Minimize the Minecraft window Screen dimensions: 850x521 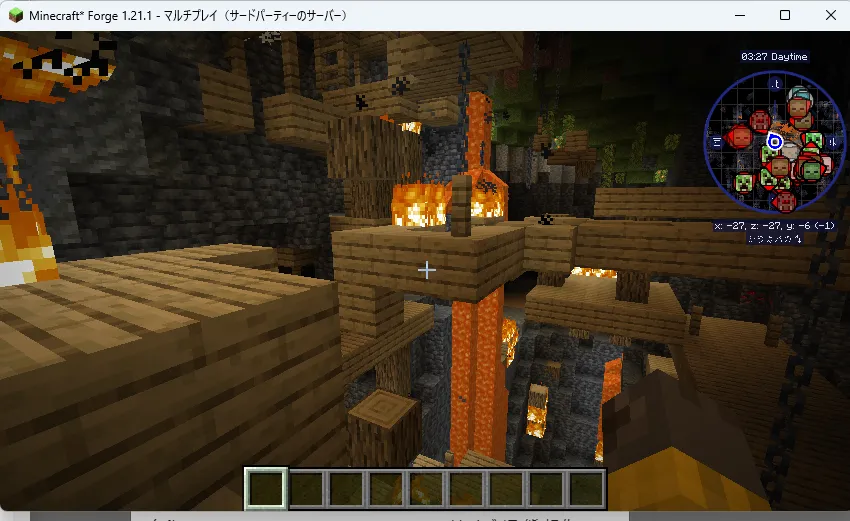[x=741, y=15]
